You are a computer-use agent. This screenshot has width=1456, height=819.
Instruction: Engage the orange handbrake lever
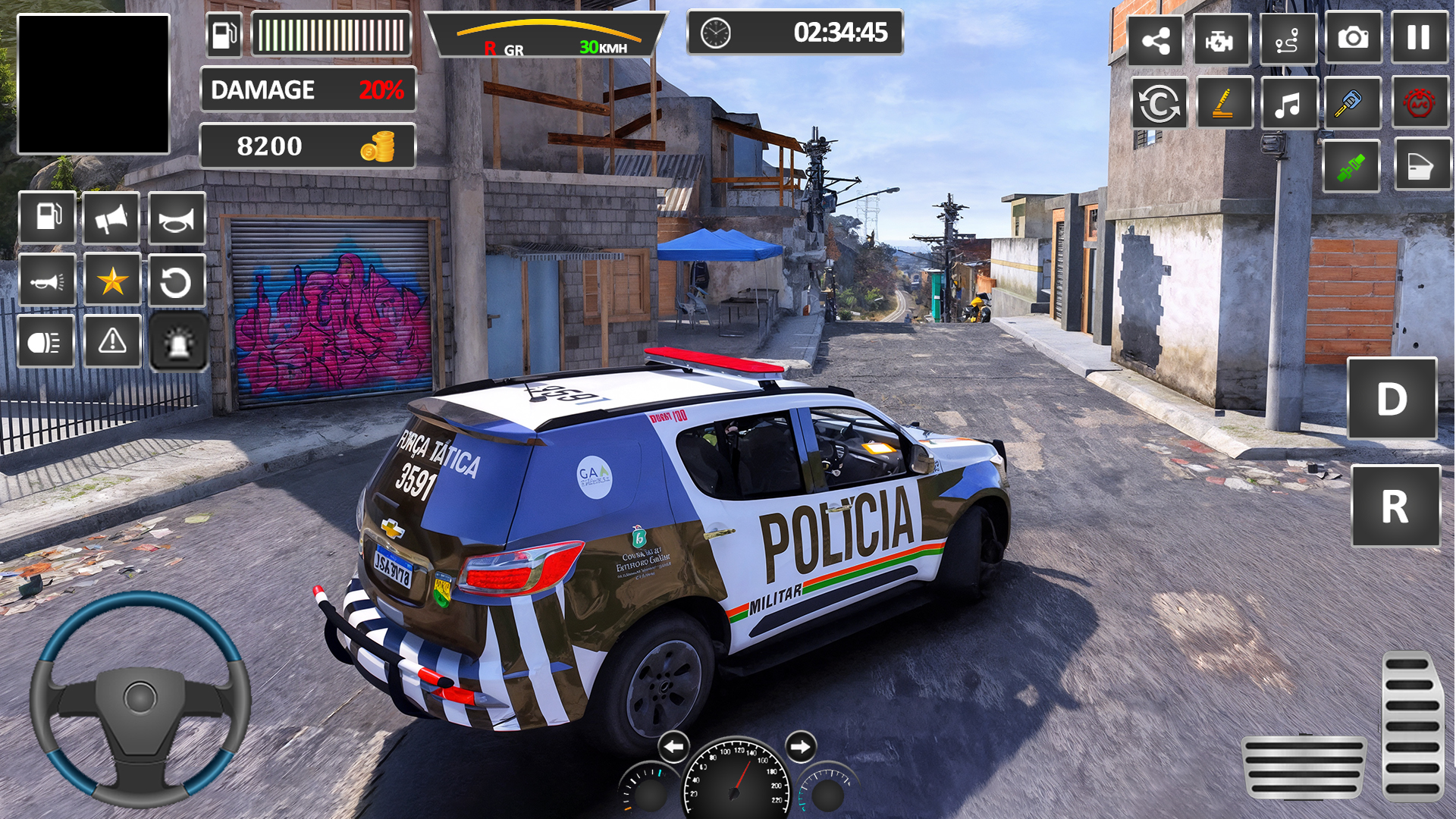1224,103
